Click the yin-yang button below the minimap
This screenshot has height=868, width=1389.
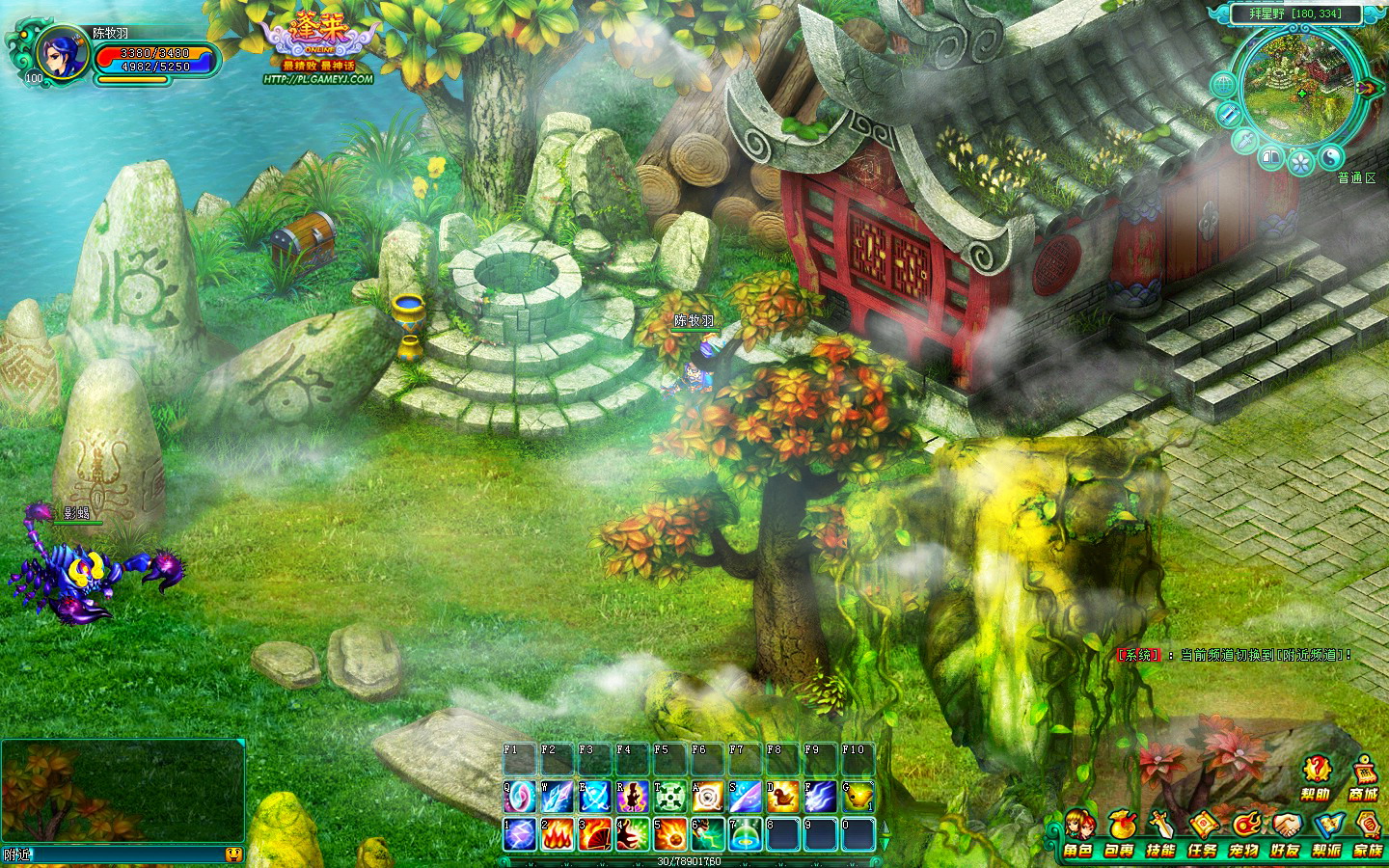click(x=1330, y=157)
